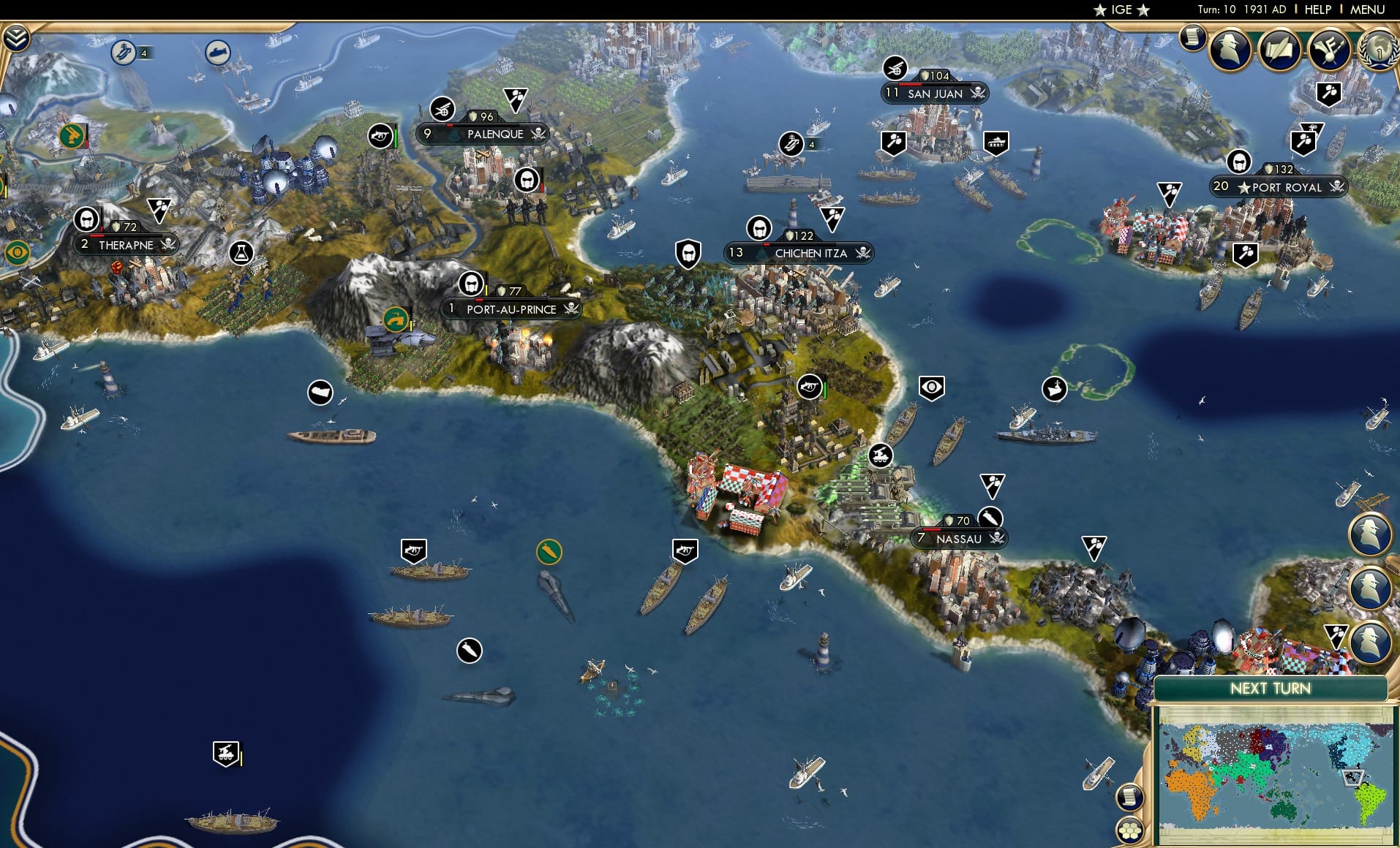This screenshot has width=1400, height=848.
Task: Click the green-highlighted recon unit icon top left
Action: pyautogui.click(x=71, y=134)
